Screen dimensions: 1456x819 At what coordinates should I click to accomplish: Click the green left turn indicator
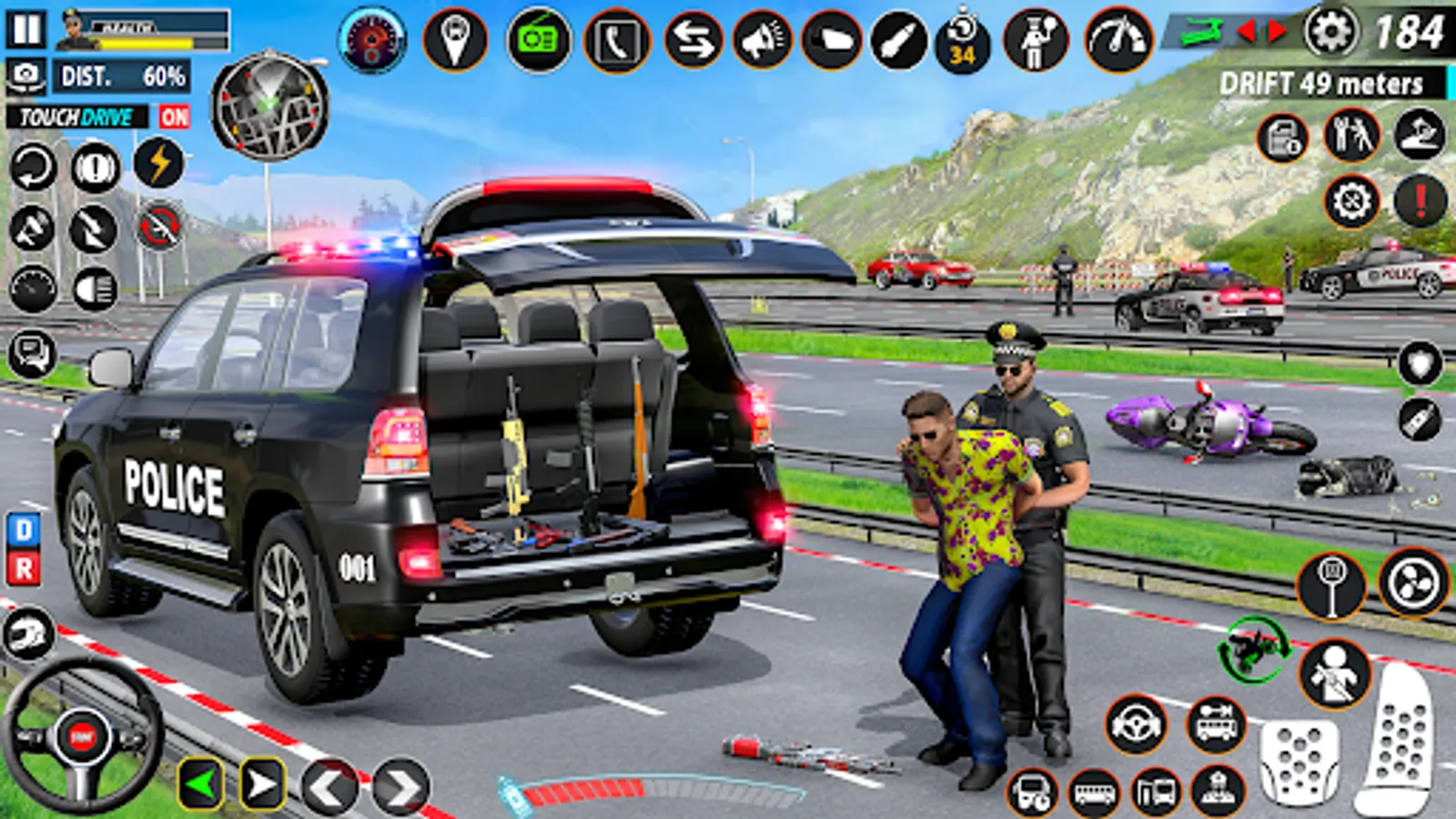(x=201, y=784)
